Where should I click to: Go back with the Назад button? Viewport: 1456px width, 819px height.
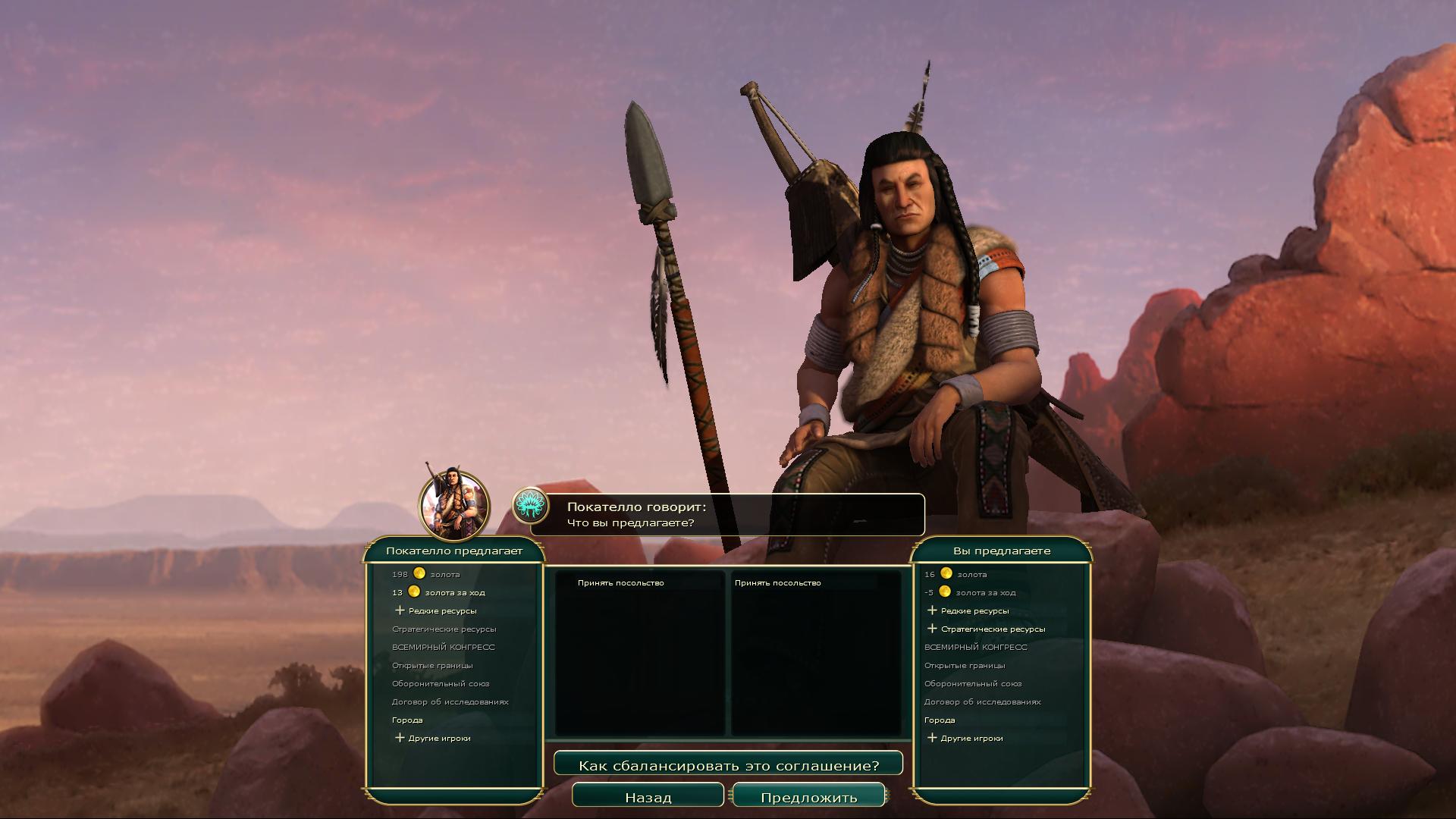tap(648, 797)
